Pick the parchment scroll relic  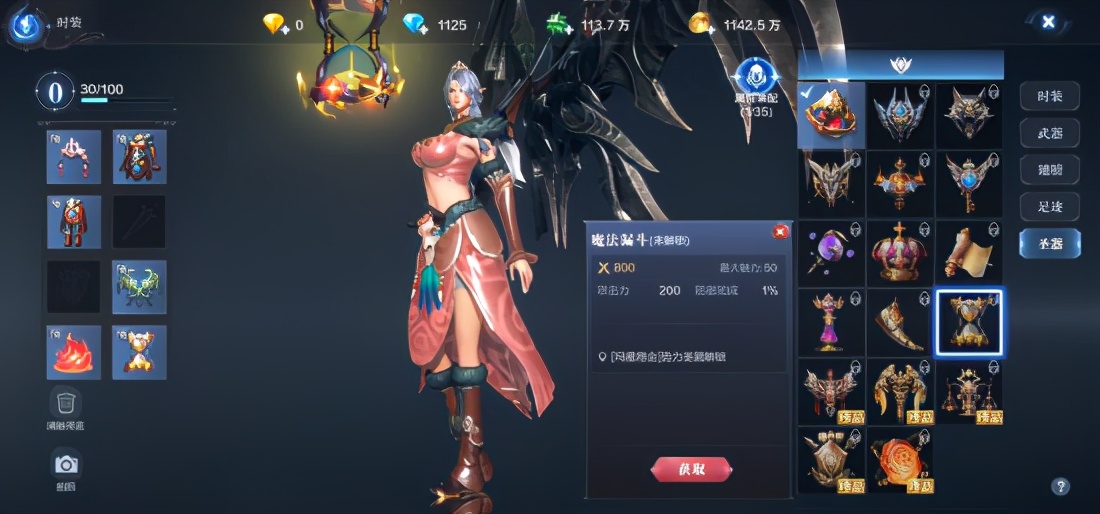pos(969,253)
